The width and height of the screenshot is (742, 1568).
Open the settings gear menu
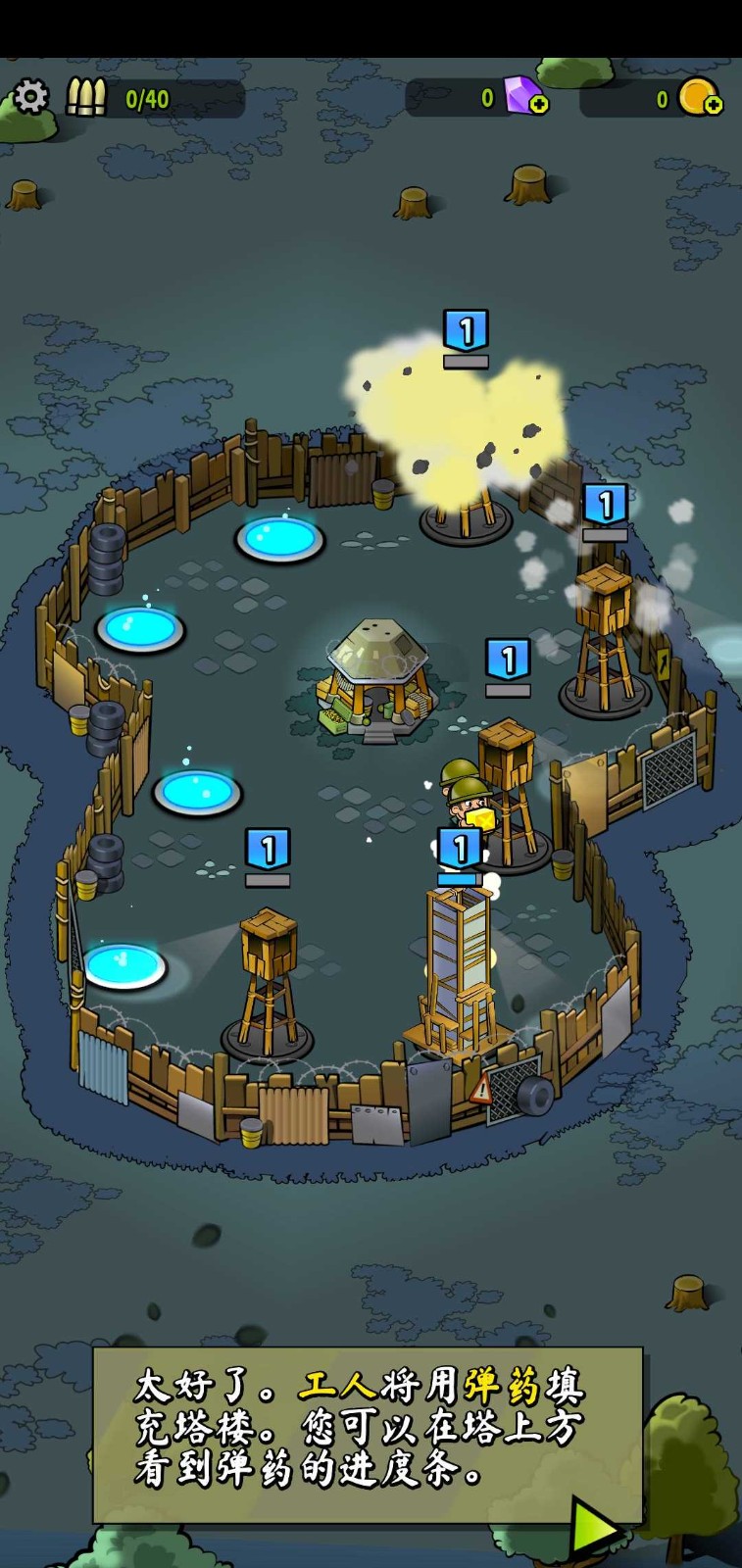pos(30,97)
